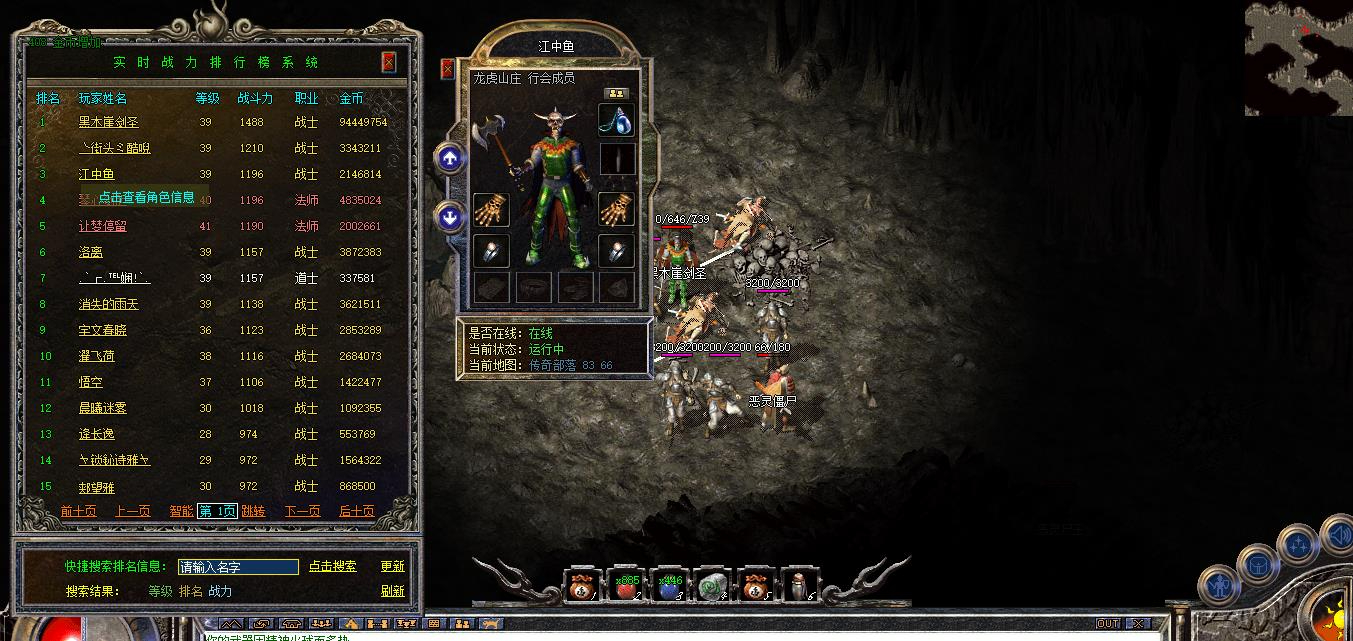The height and width of the screenshot is (641, 1353).
Task: Use the red potion in the hotbar
Action: click(x=625, y=587)
